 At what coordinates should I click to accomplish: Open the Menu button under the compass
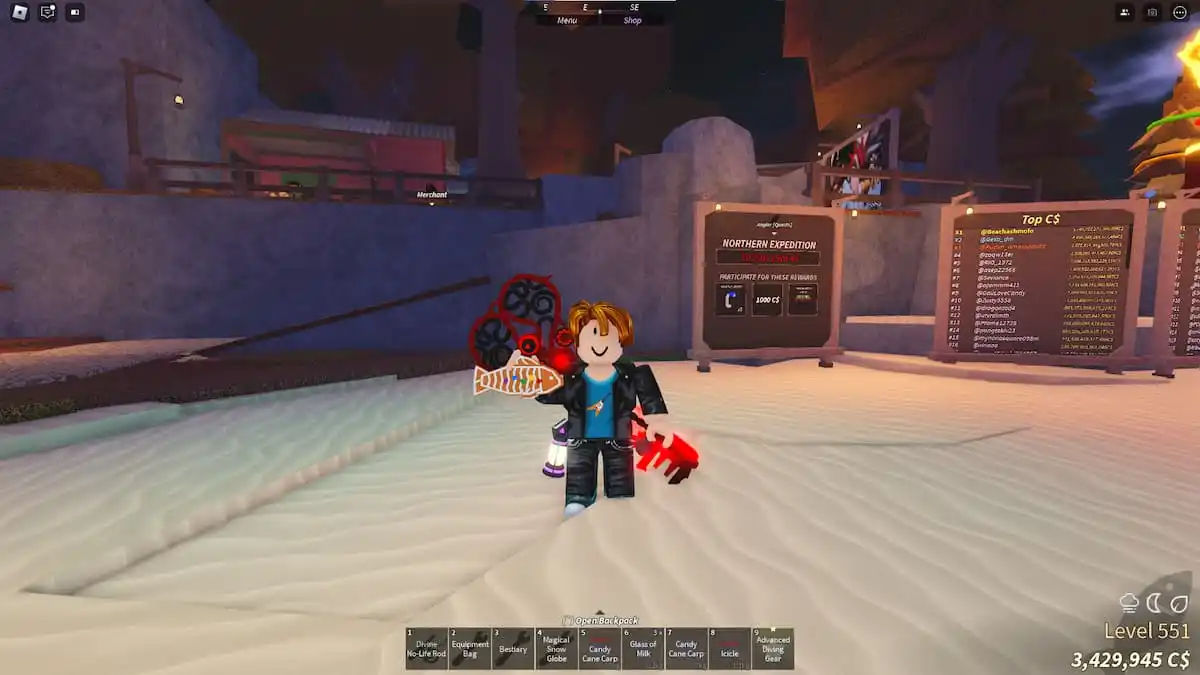567,20
